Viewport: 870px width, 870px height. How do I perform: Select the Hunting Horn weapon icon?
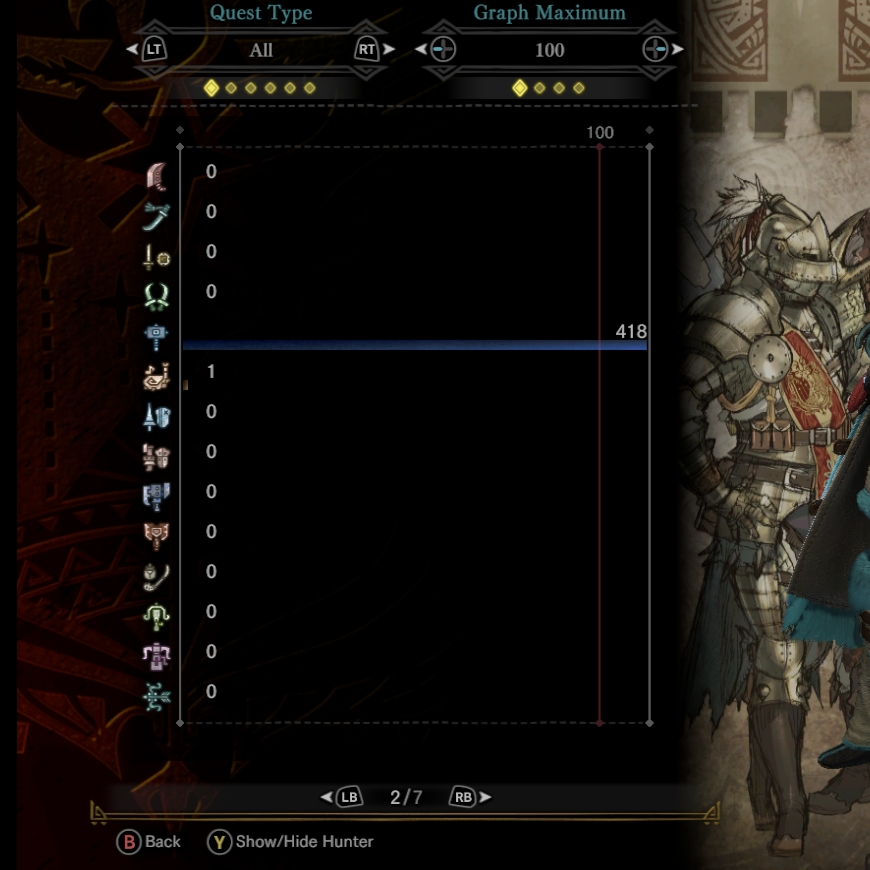tap(157, 373)
